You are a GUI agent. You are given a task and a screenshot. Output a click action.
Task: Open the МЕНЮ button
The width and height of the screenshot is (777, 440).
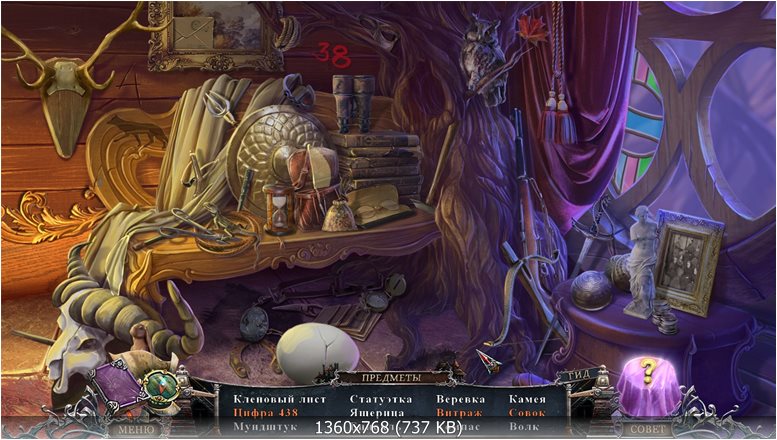pos(136,429)
